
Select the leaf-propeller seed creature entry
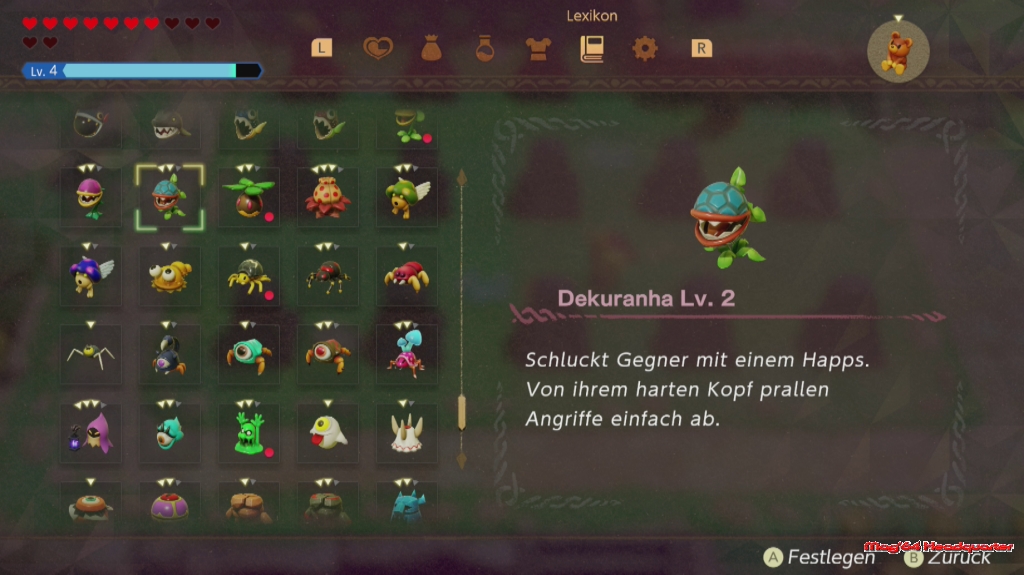pyautogui.click(x=249, y=198)
